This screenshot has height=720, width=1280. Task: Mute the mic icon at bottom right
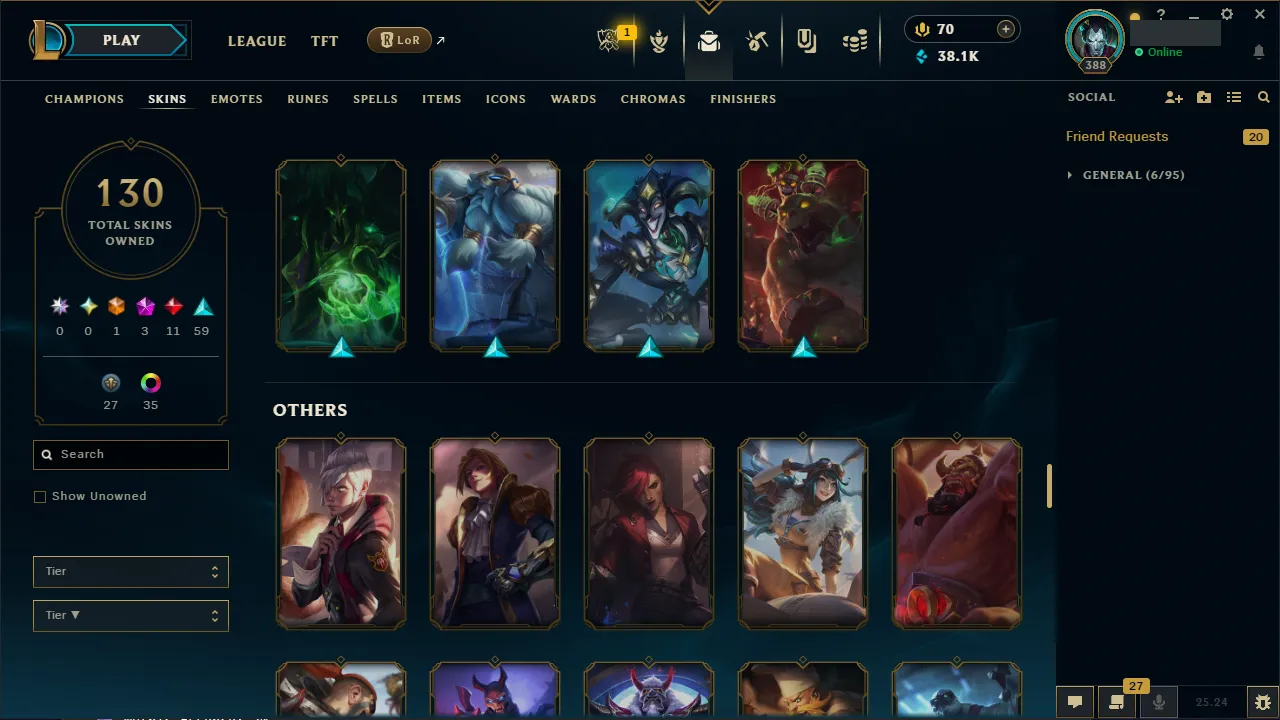[1158, 701]
